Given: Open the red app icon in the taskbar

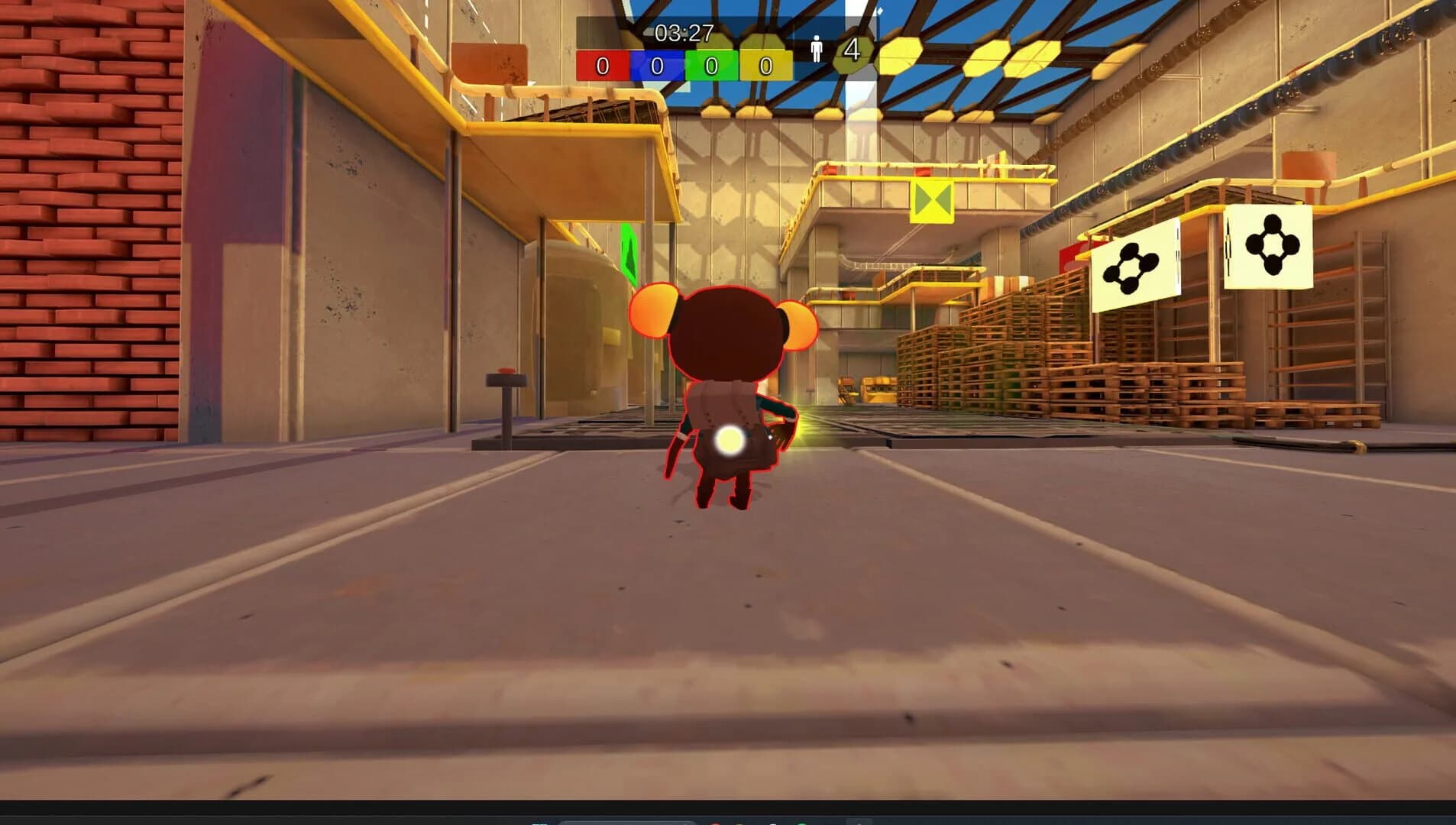Looking at the screenshot, I should pyautogui.click(x=716, y=823).
